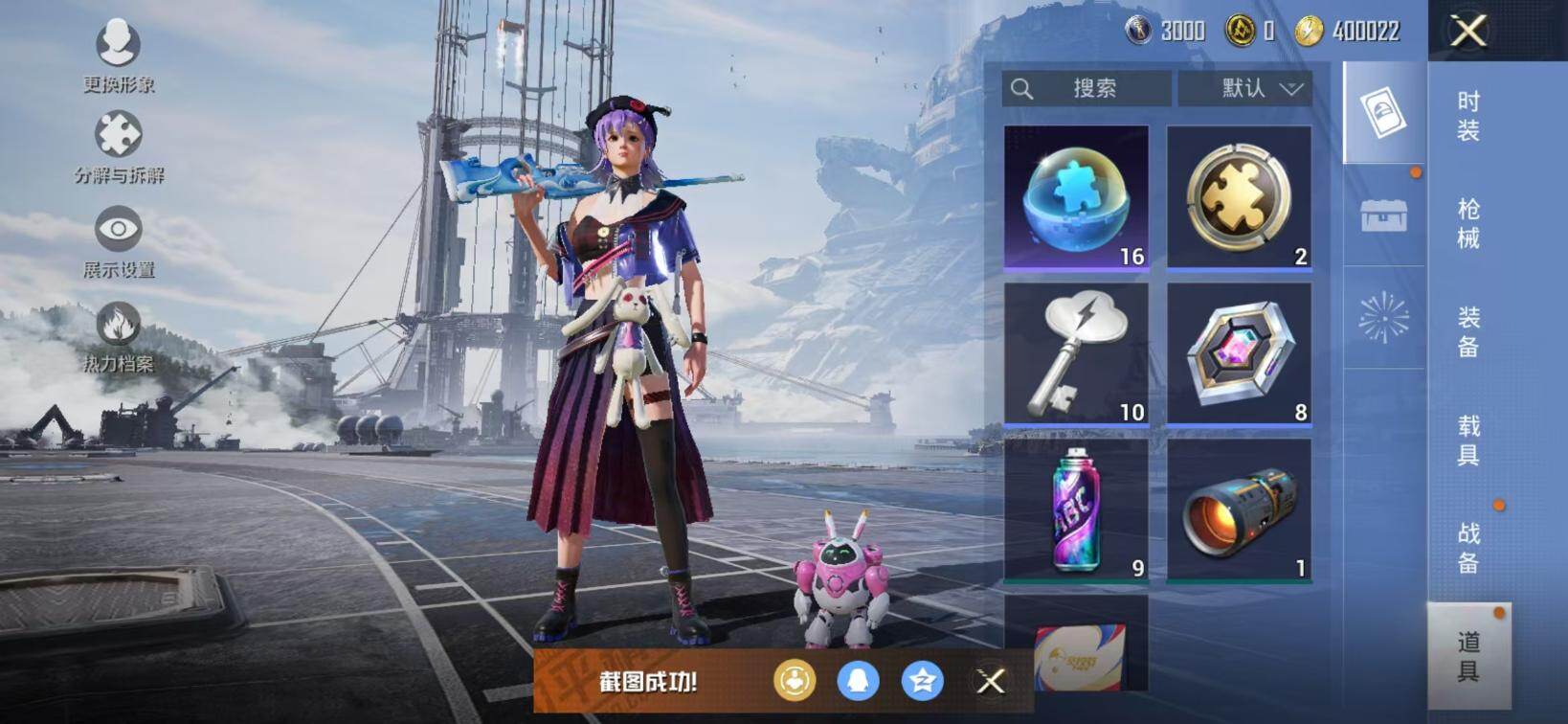Open the treasure chest sub-category

pyautogui.click(x=1384, y=215)
